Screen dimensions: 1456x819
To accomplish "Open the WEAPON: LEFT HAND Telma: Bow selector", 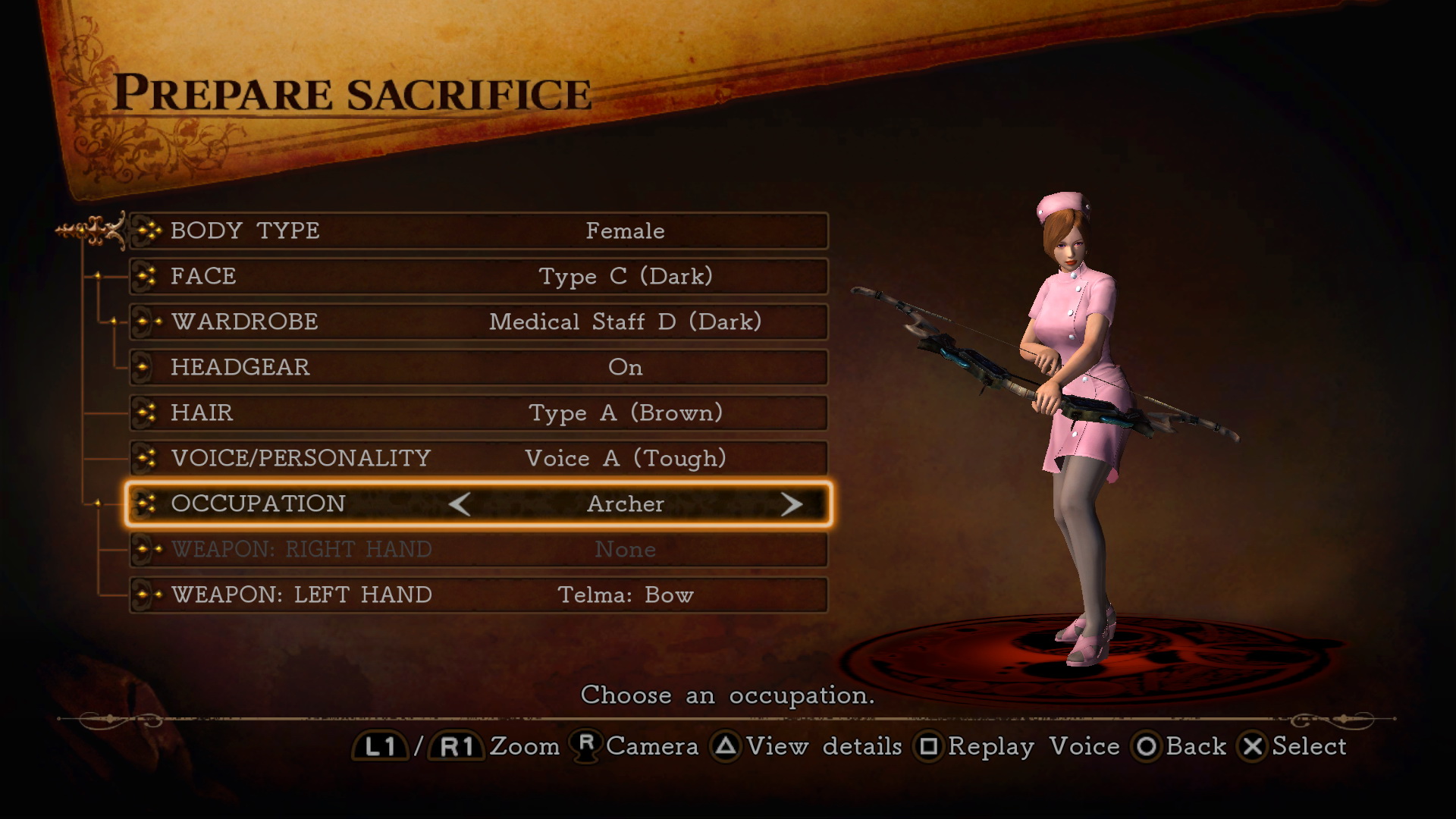I will click(625, 595).
